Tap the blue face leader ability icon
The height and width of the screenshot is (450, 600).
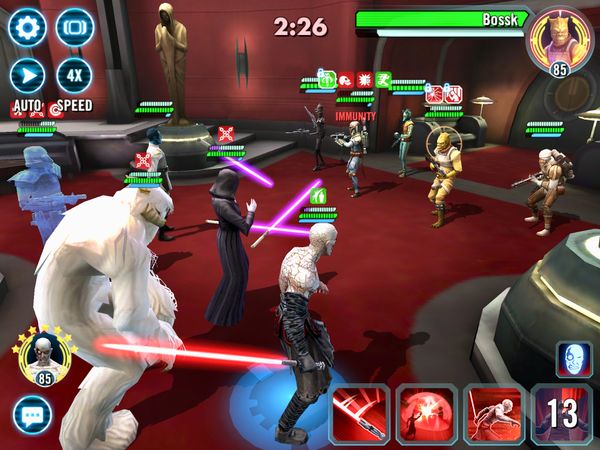574,358
